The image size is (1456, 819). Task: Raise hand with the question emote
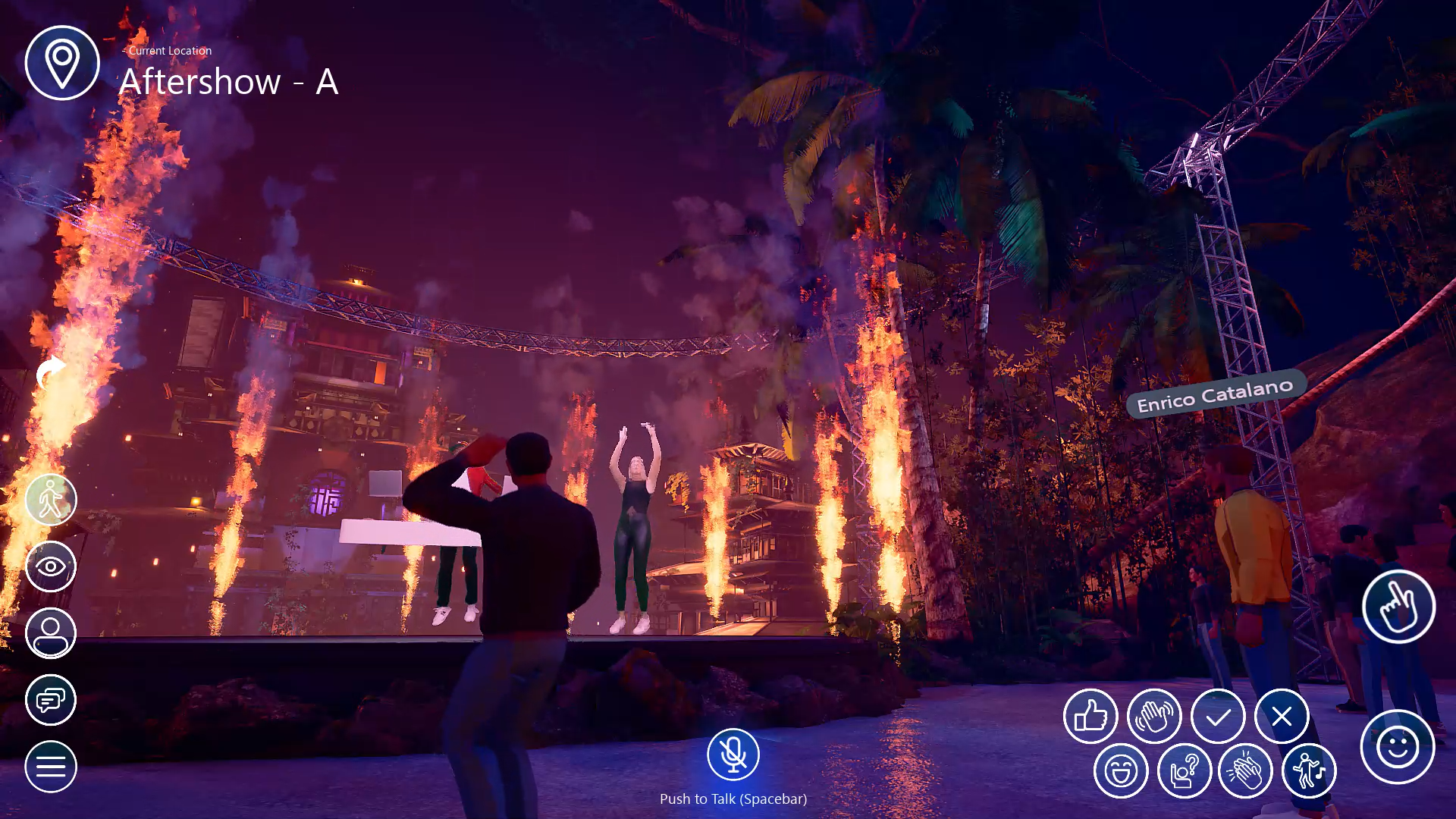click(x=1185, y=771)
